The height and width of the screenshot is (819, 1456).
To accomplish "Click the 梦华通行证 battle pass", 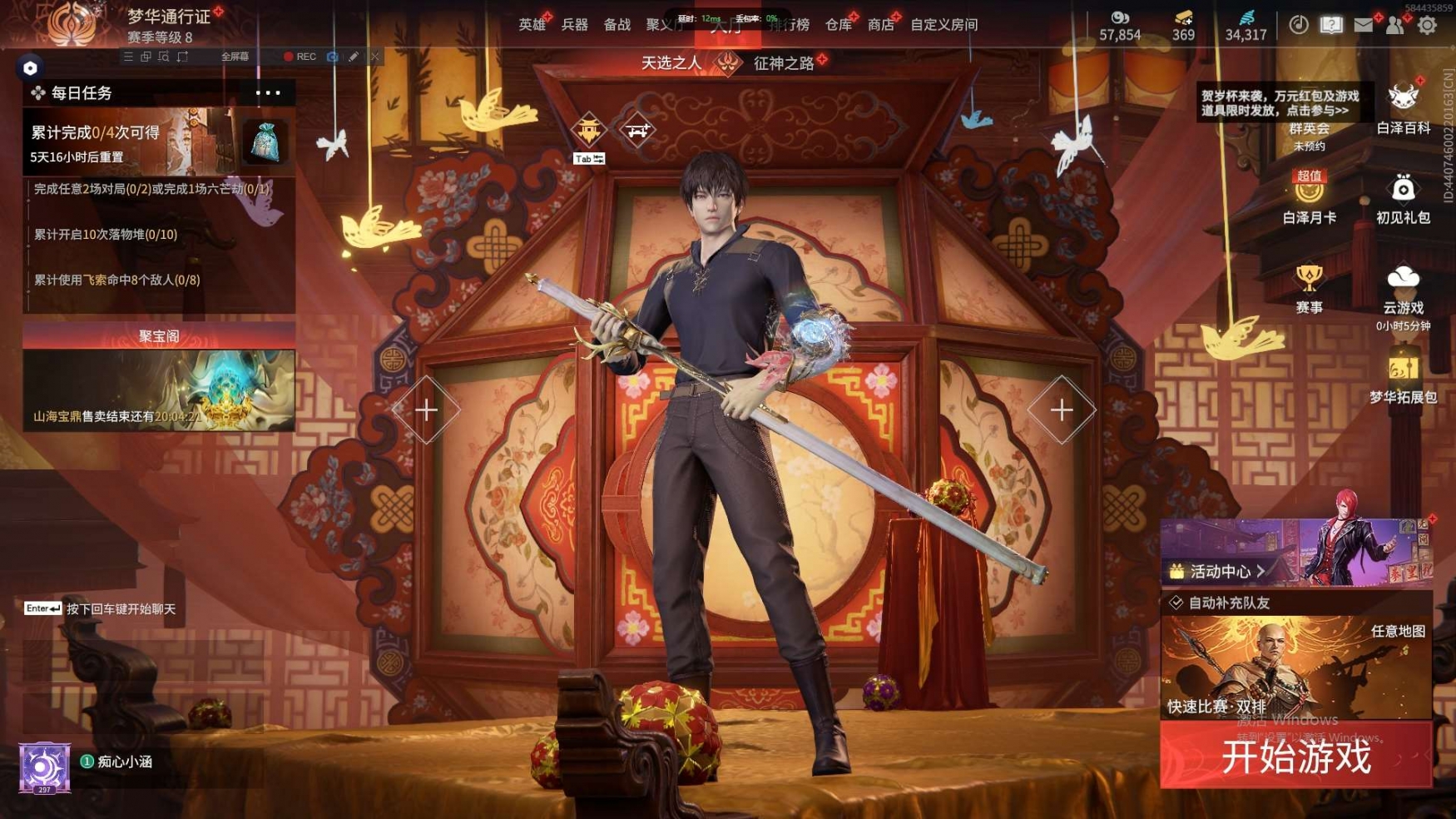I will point(169,17).
